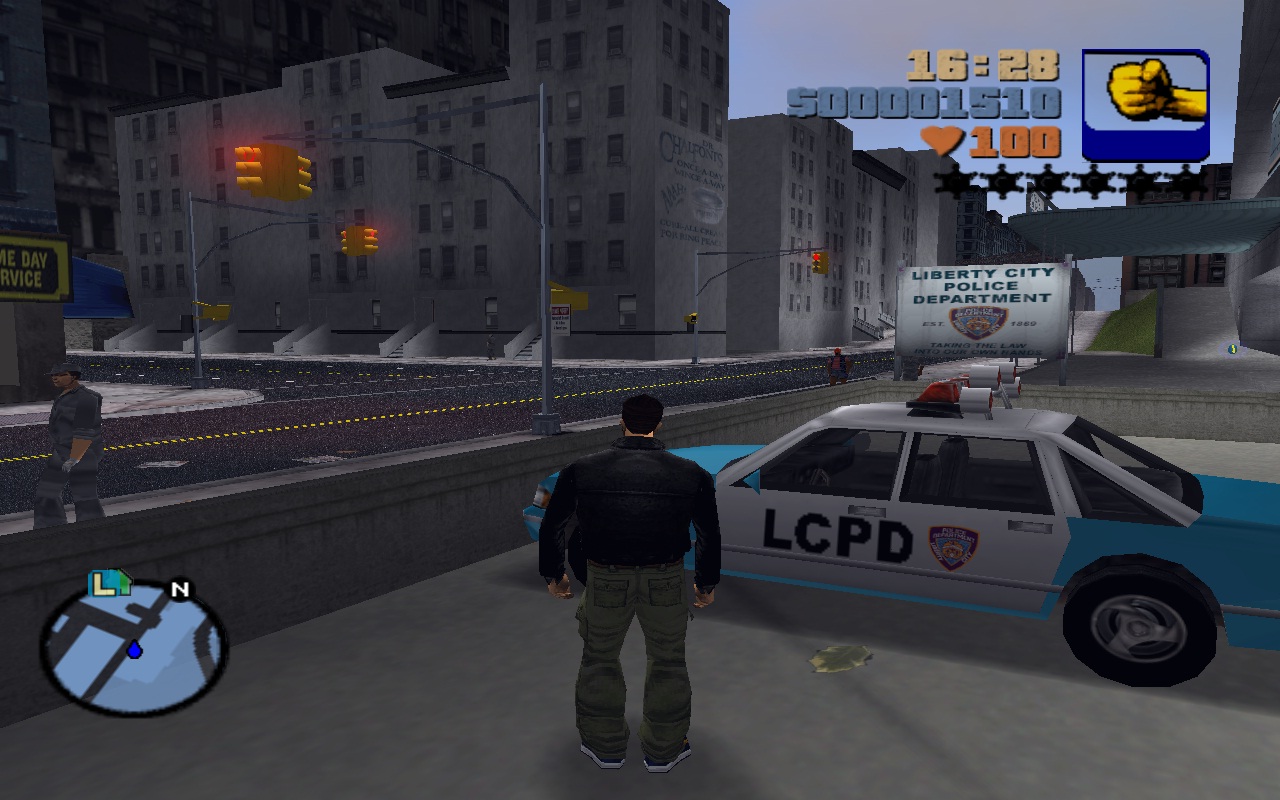The height and width of the screenshot is (800, 1280).
Task: Expand the radar minimap in the corner
Action: (x=125, y=653)
